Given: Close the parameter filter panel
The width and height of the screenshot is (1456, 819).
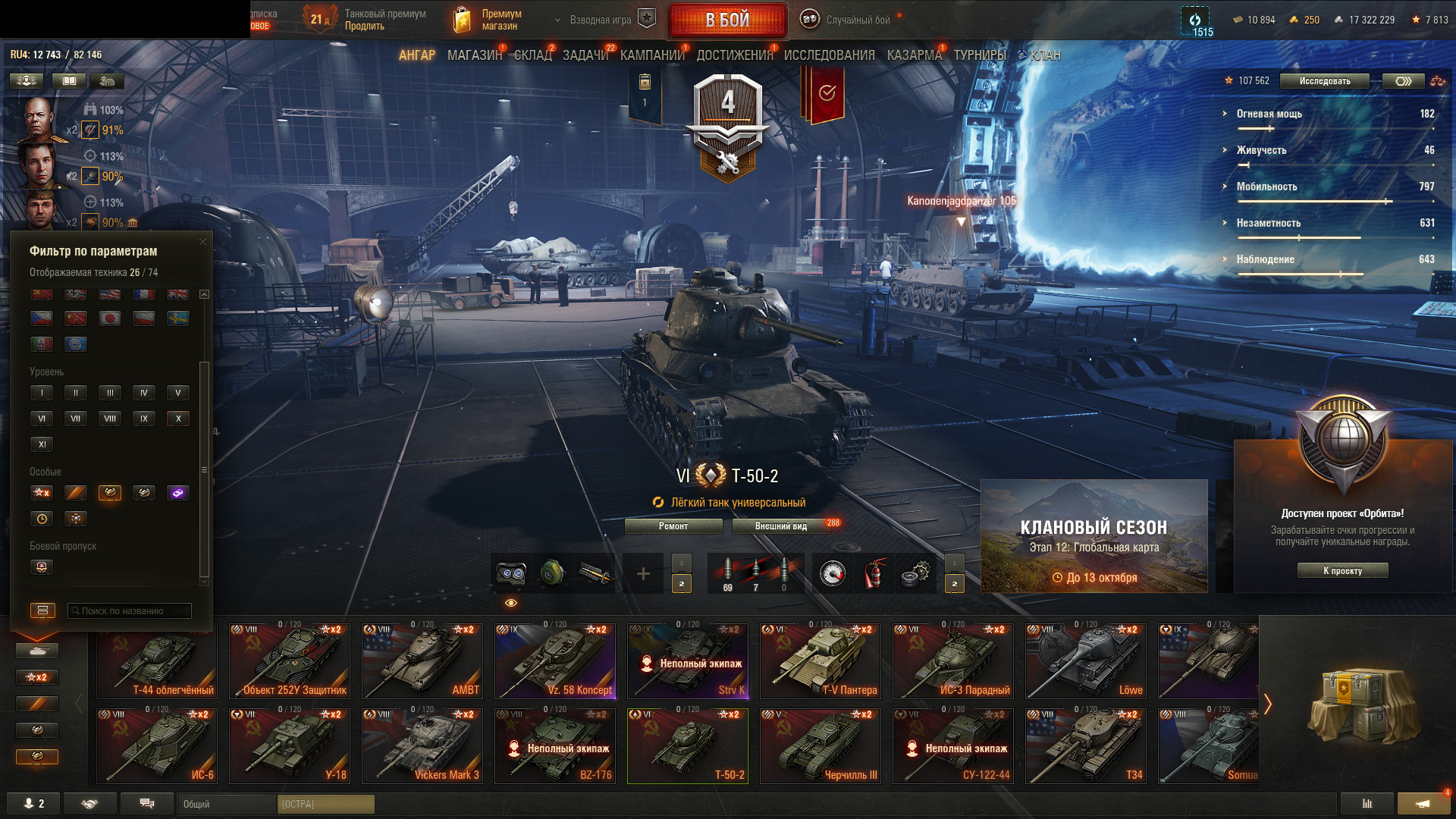Looking at the screenshot, I should point(202,242).
